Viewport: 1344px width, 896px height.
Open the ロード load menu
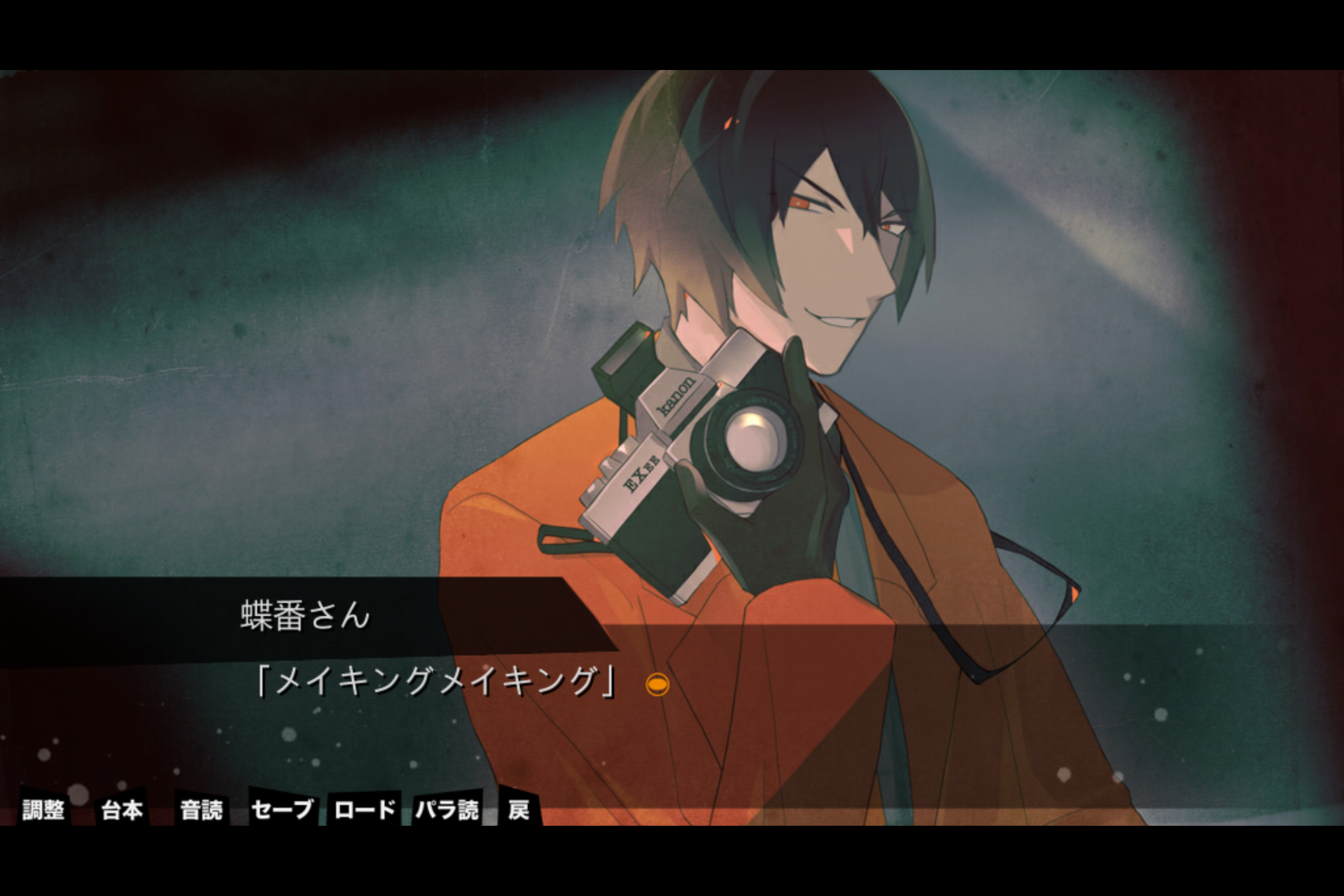coord(365,808)
